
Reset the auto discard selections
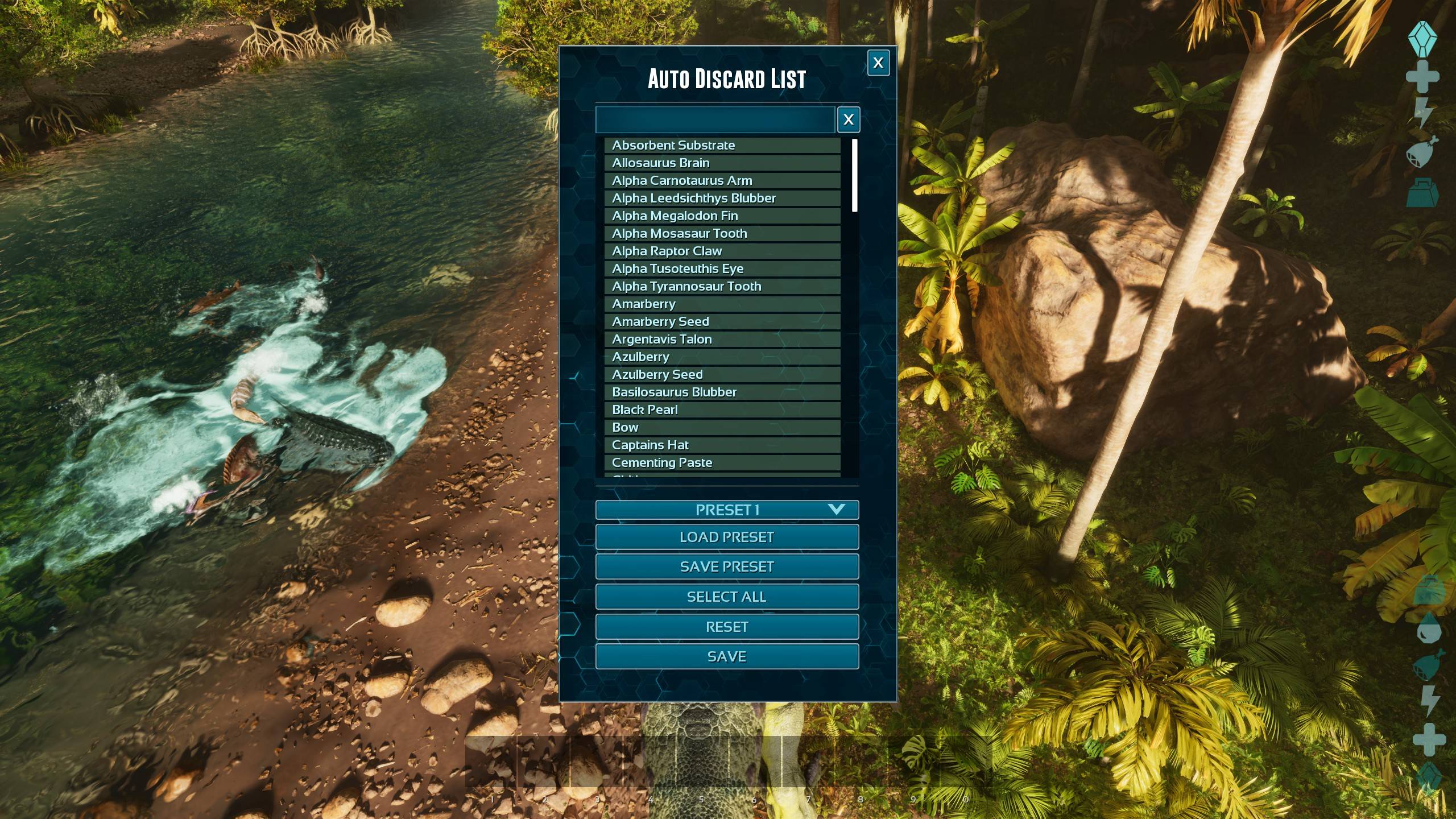tap(727, 627)
